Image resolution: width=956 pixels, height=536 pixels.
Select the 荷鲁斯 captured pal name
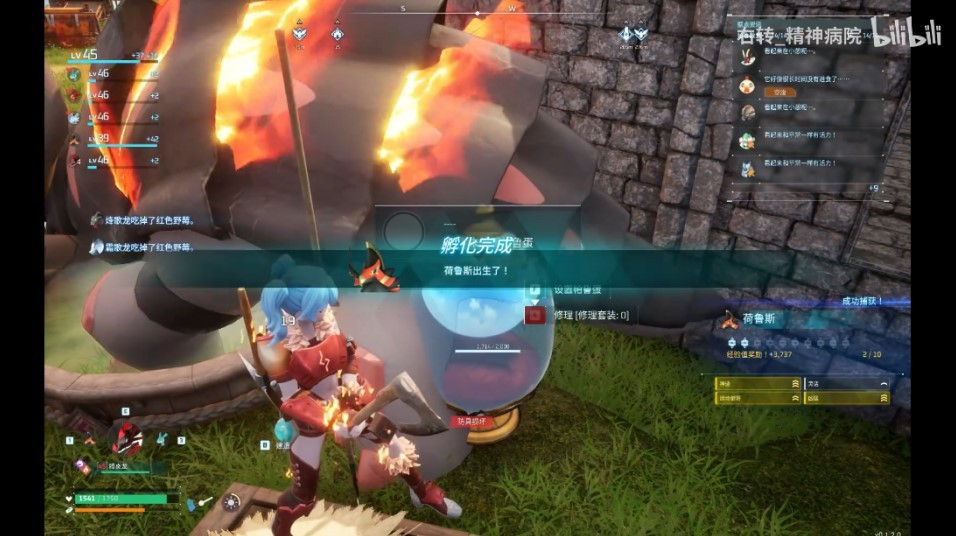click(x=760, y=319)
